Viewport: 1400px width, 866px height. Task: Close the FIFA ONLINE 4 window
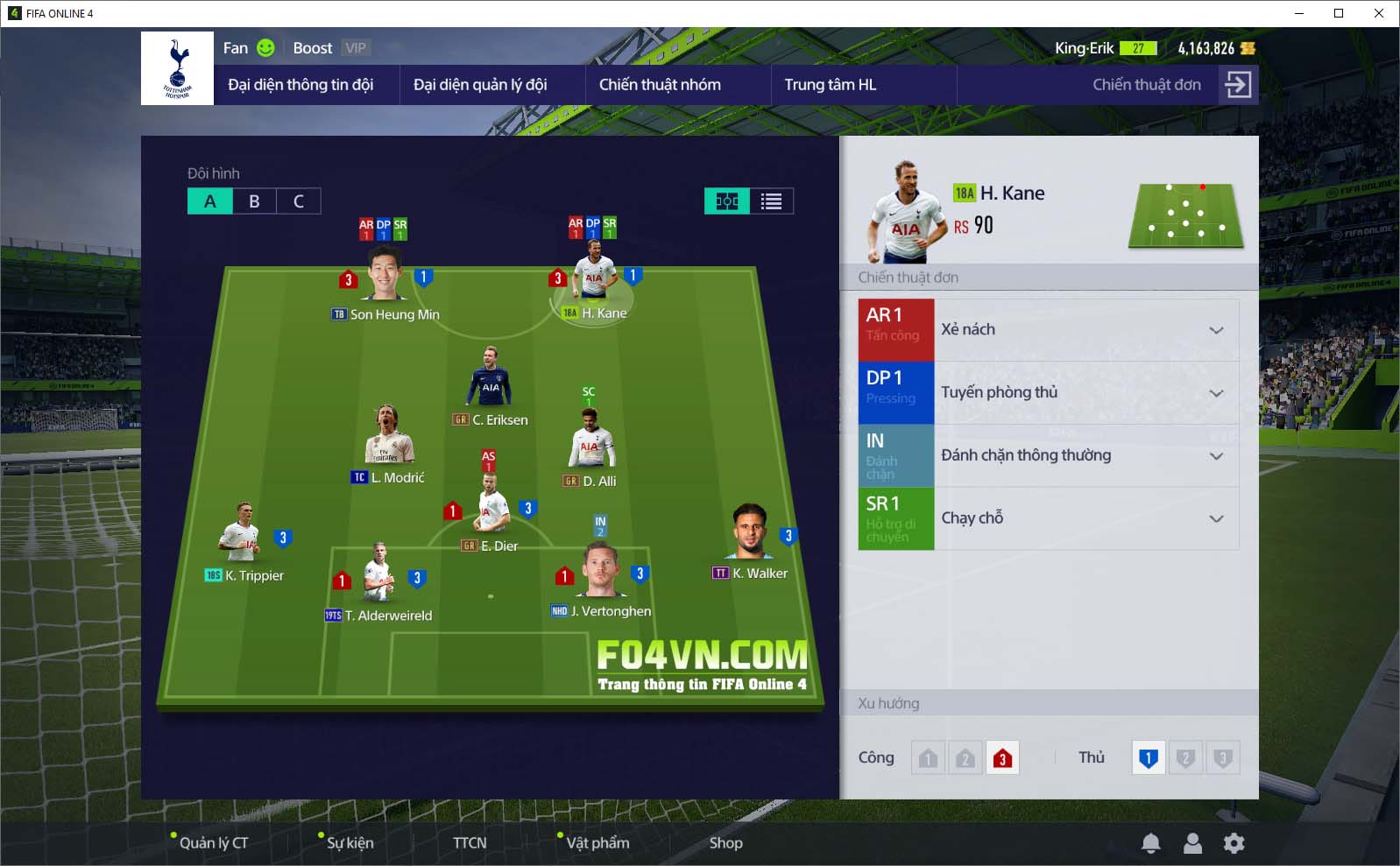pos(1379,13)
